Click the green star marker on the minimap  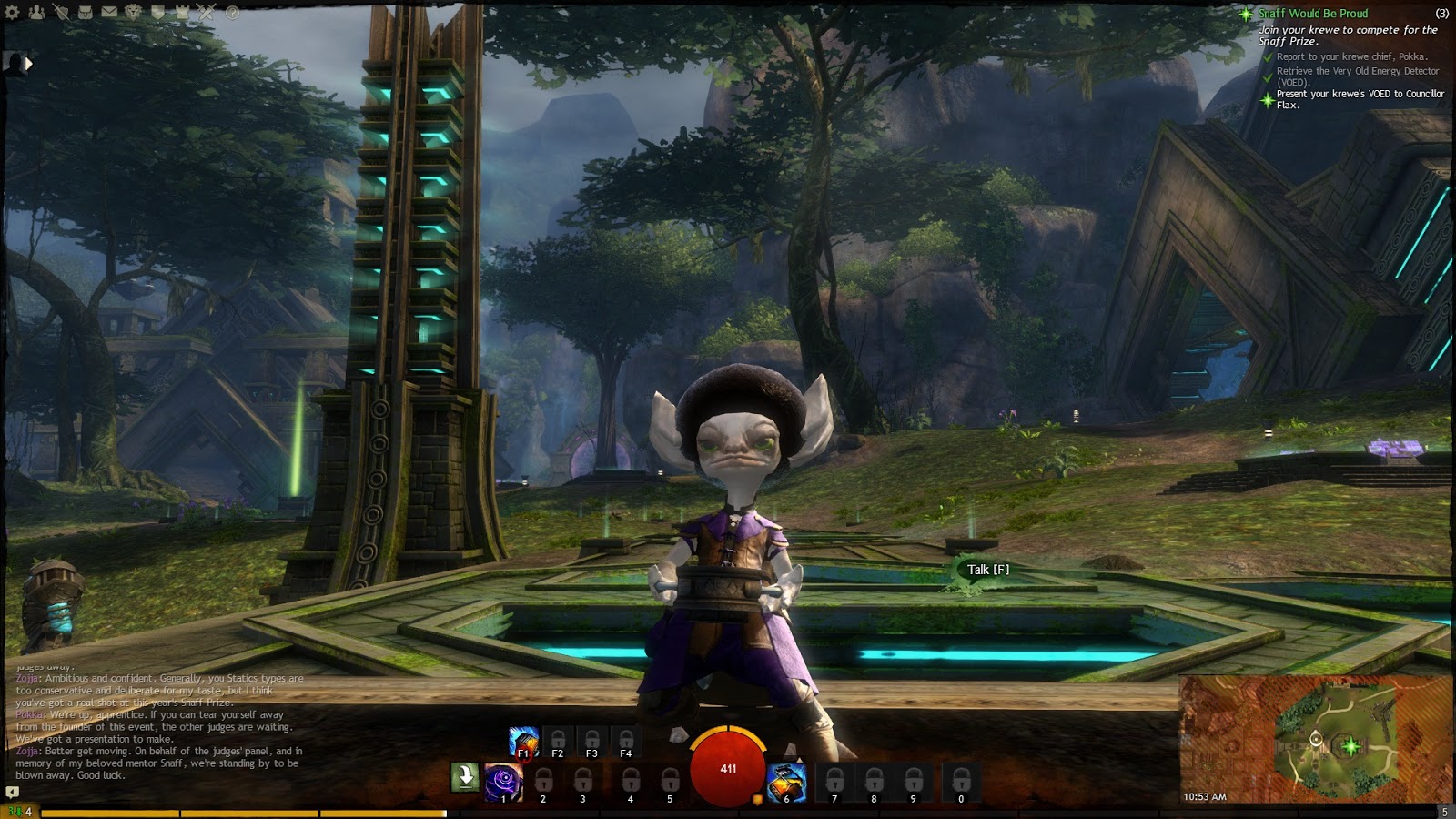tap(1351, 746)
